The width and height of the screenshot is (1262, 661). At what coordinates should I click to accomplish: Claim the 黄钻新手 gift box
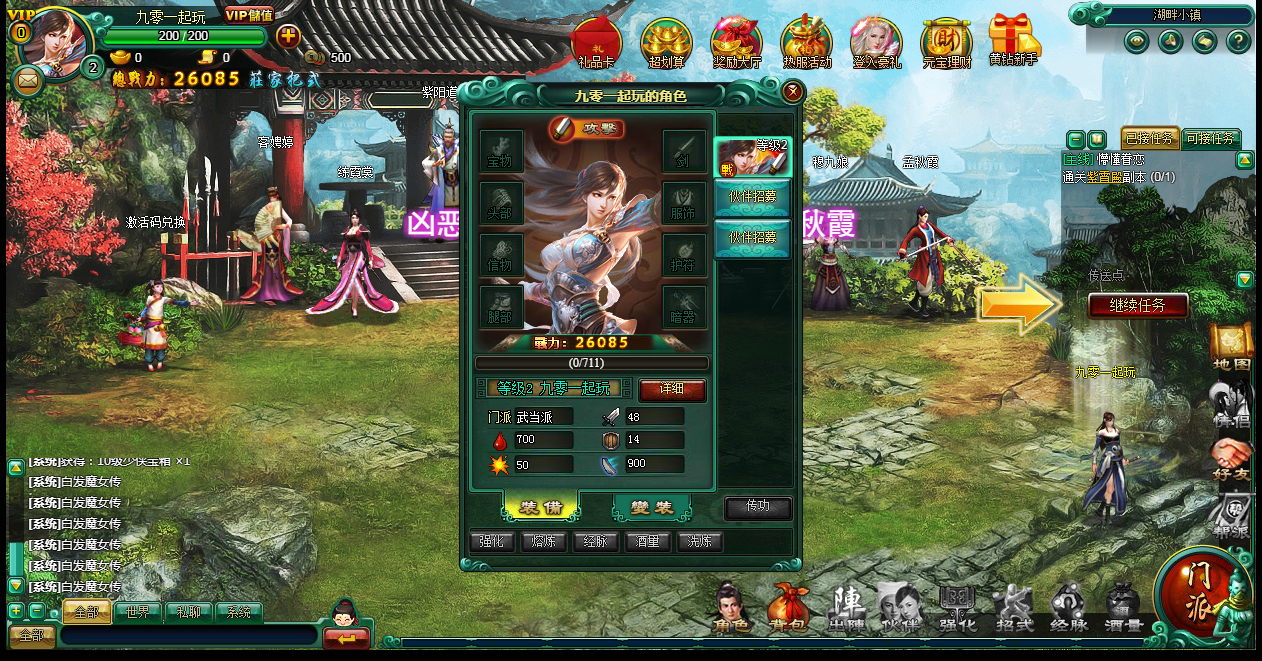[1013, 40]
